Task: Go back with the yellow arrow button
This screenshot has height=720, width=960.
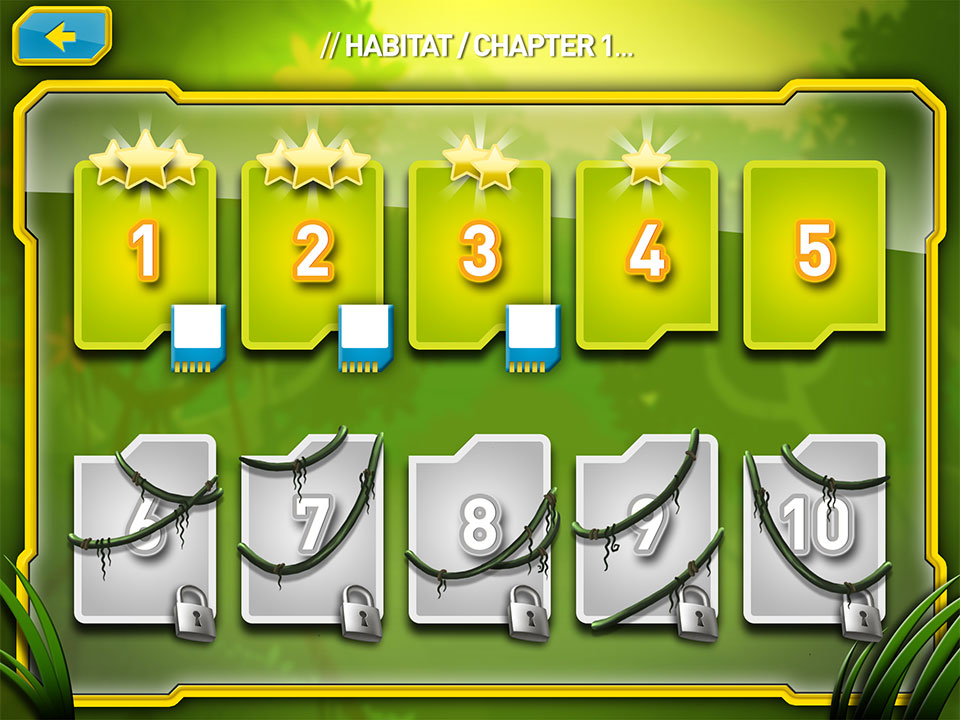Action: [62, 37]
